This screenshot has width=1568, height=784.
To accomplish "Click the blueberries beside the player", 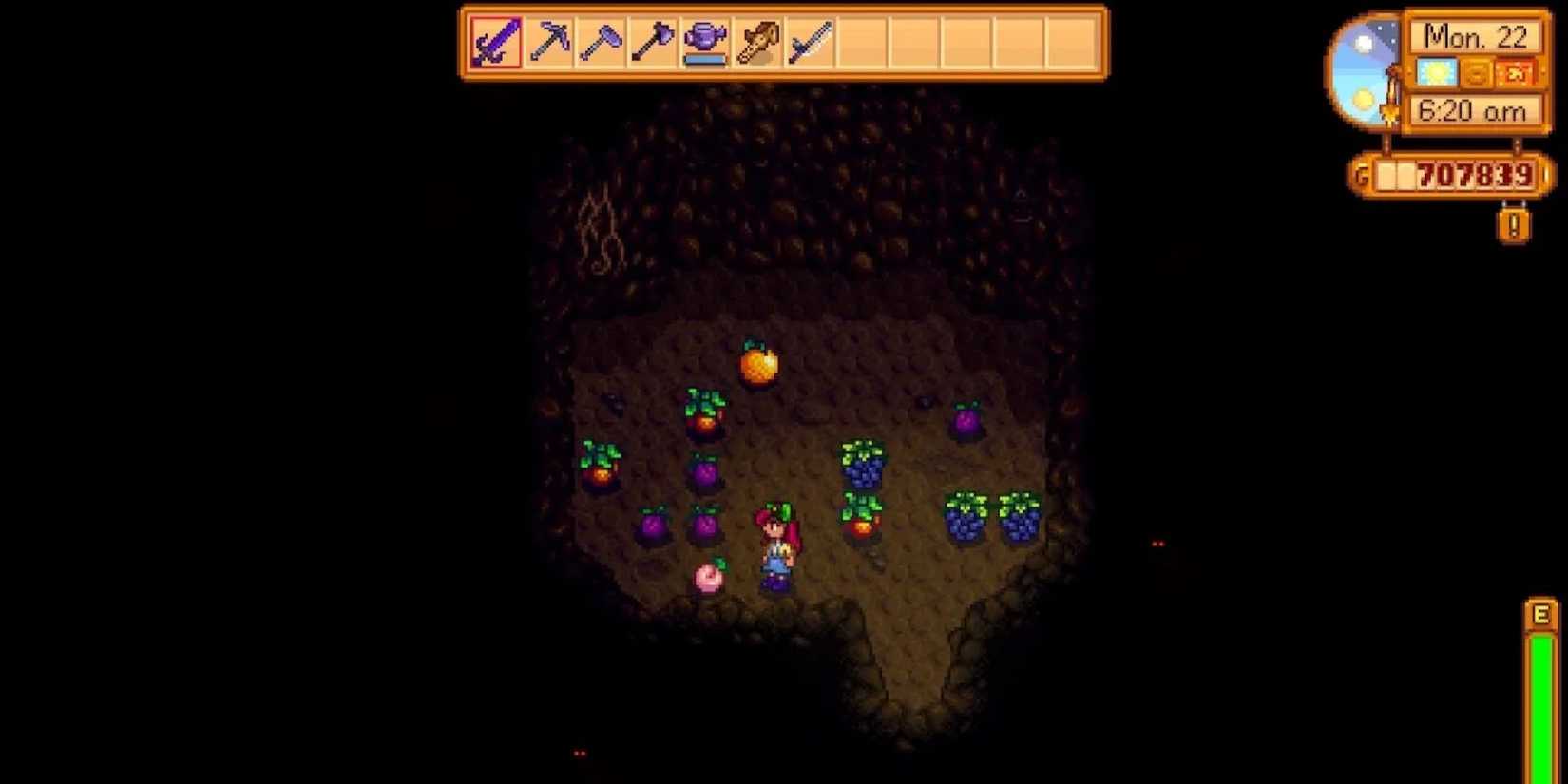I will click(x=862, y=466).
